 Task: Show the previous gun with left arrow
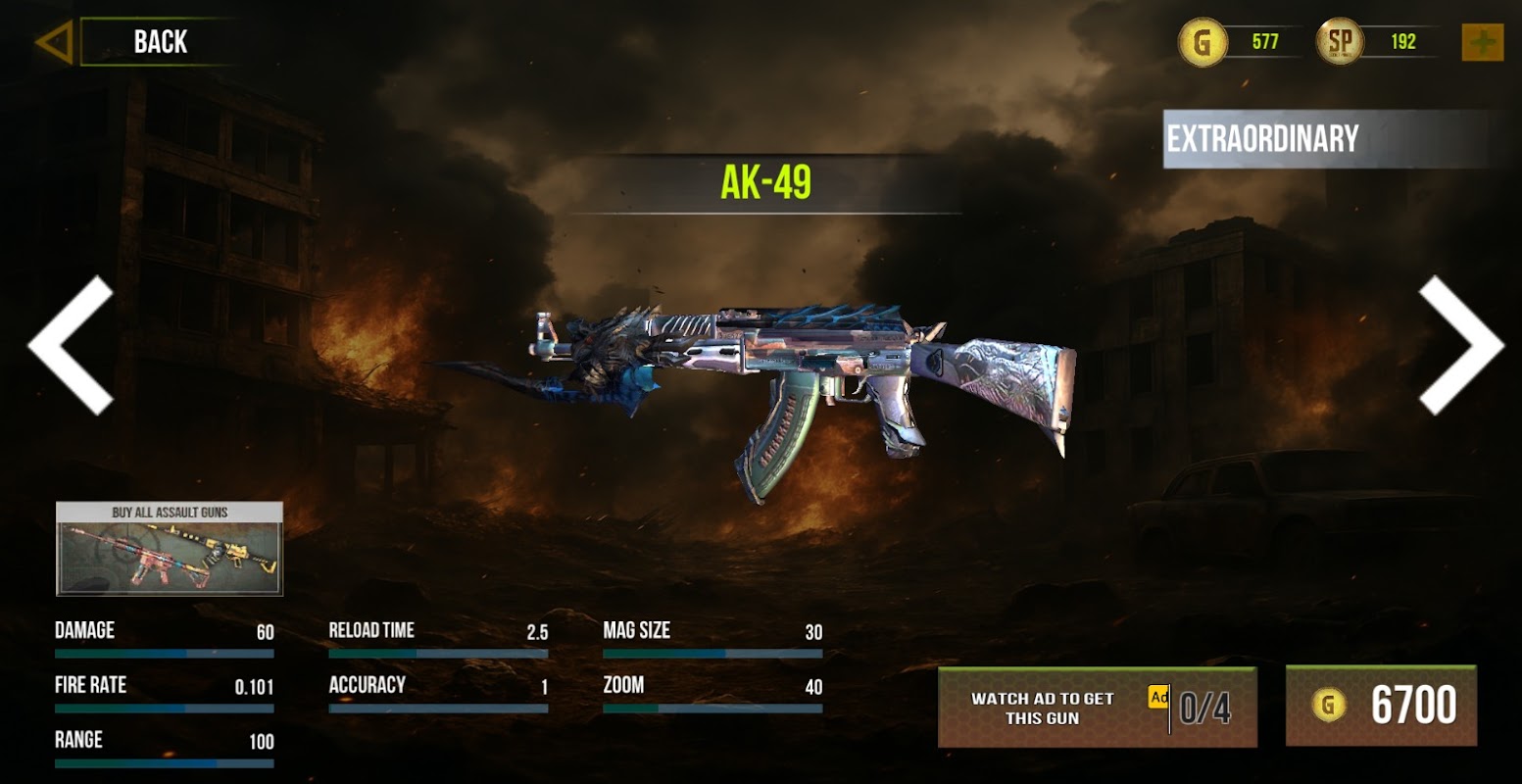(x=72, y=344)
